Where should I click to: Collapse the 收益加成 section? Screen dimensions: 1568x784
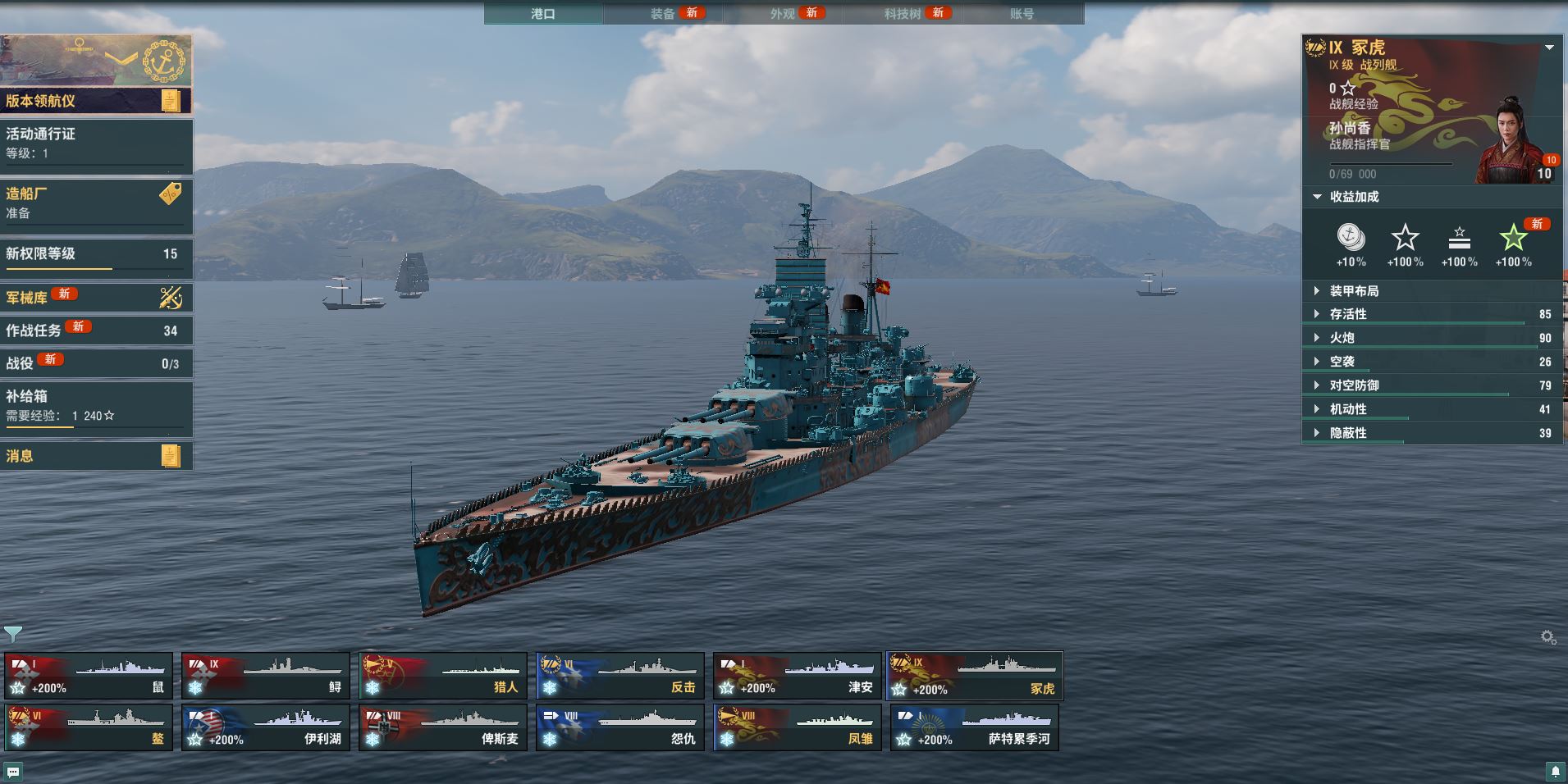1346,197
